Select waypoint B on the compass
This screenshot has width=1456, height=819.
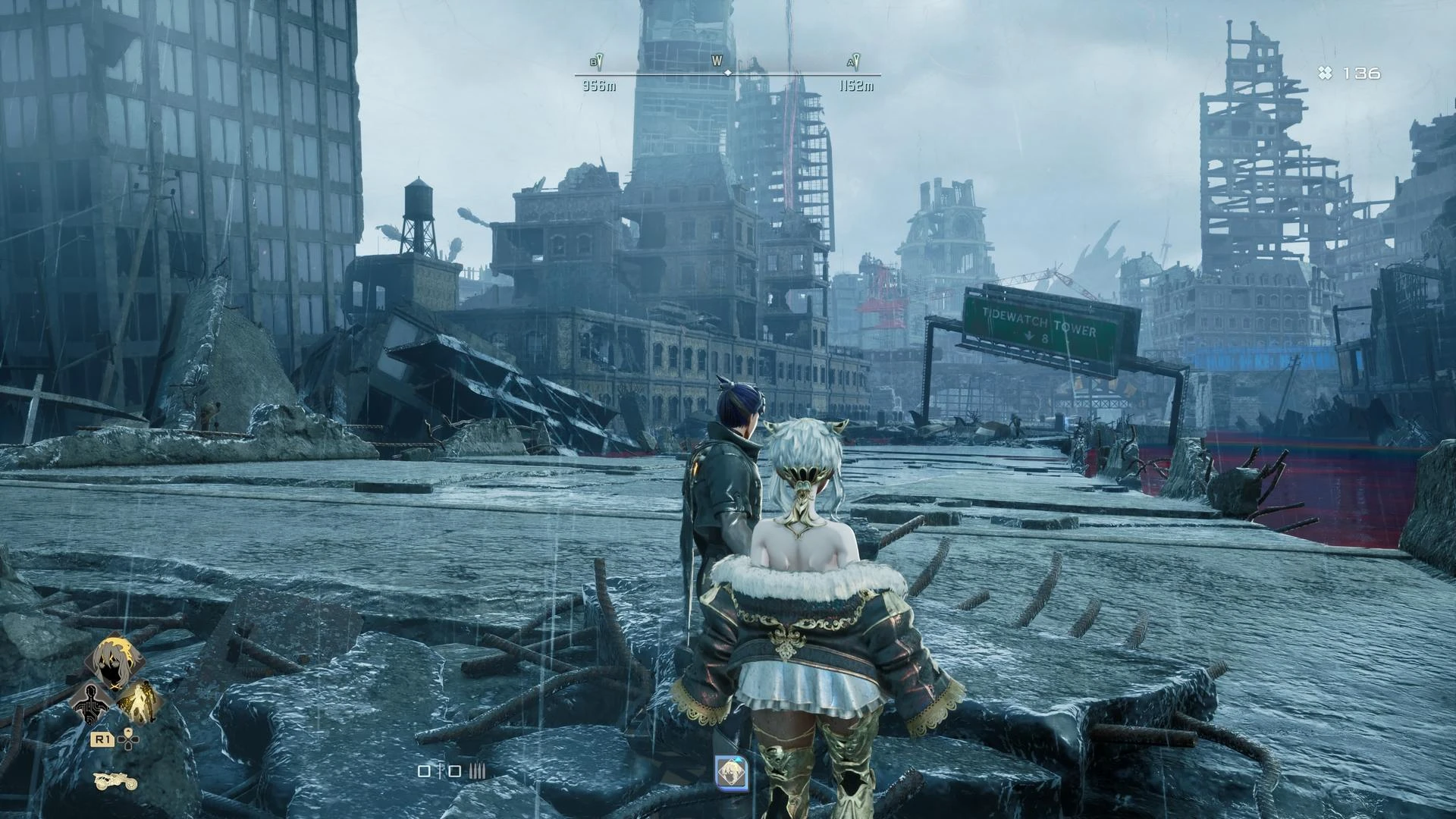(x=597, y=61)
